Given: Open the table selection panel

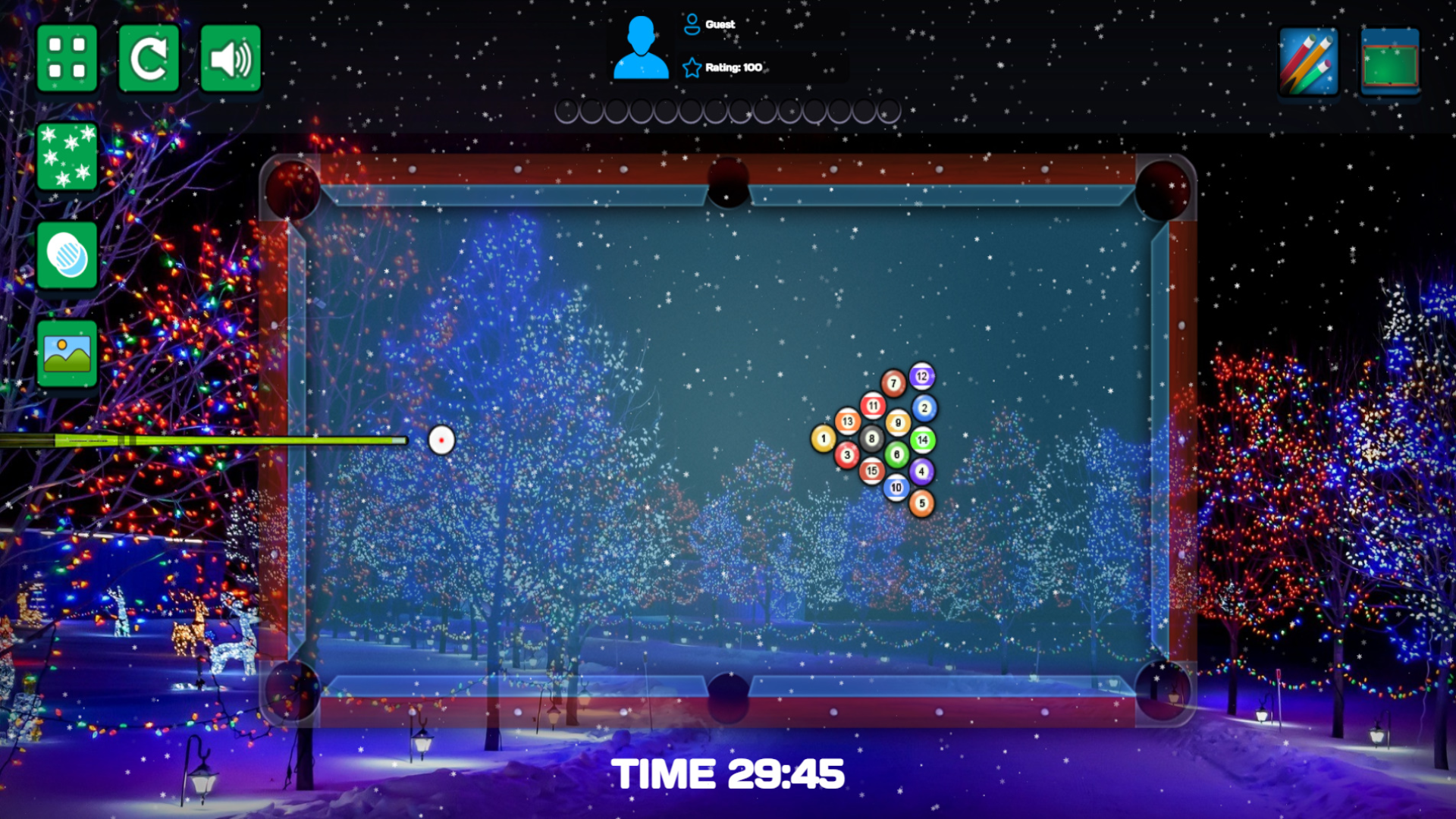Looking at the screenshot, I should click(1390, 58).
